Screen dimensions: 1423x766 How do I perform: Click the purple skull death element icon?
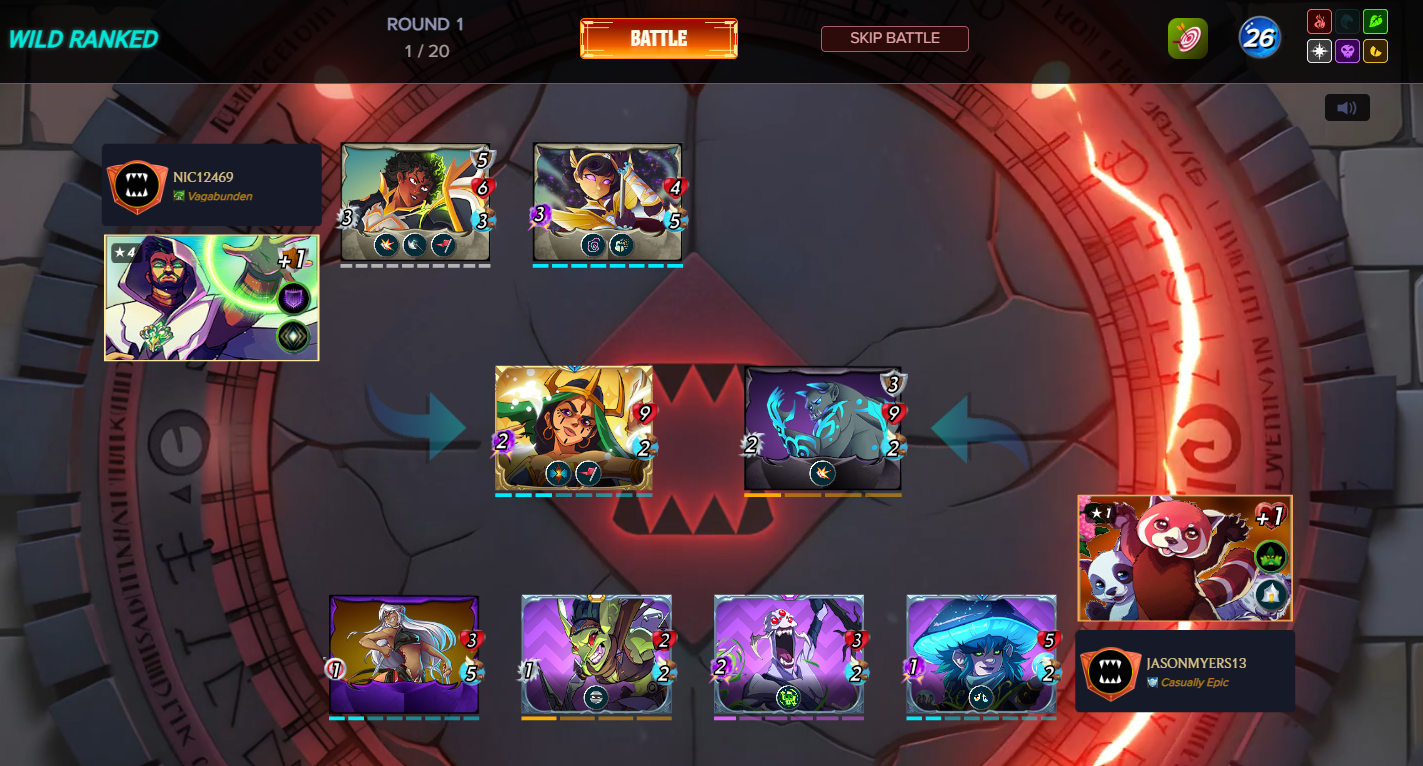[1347, 51]
